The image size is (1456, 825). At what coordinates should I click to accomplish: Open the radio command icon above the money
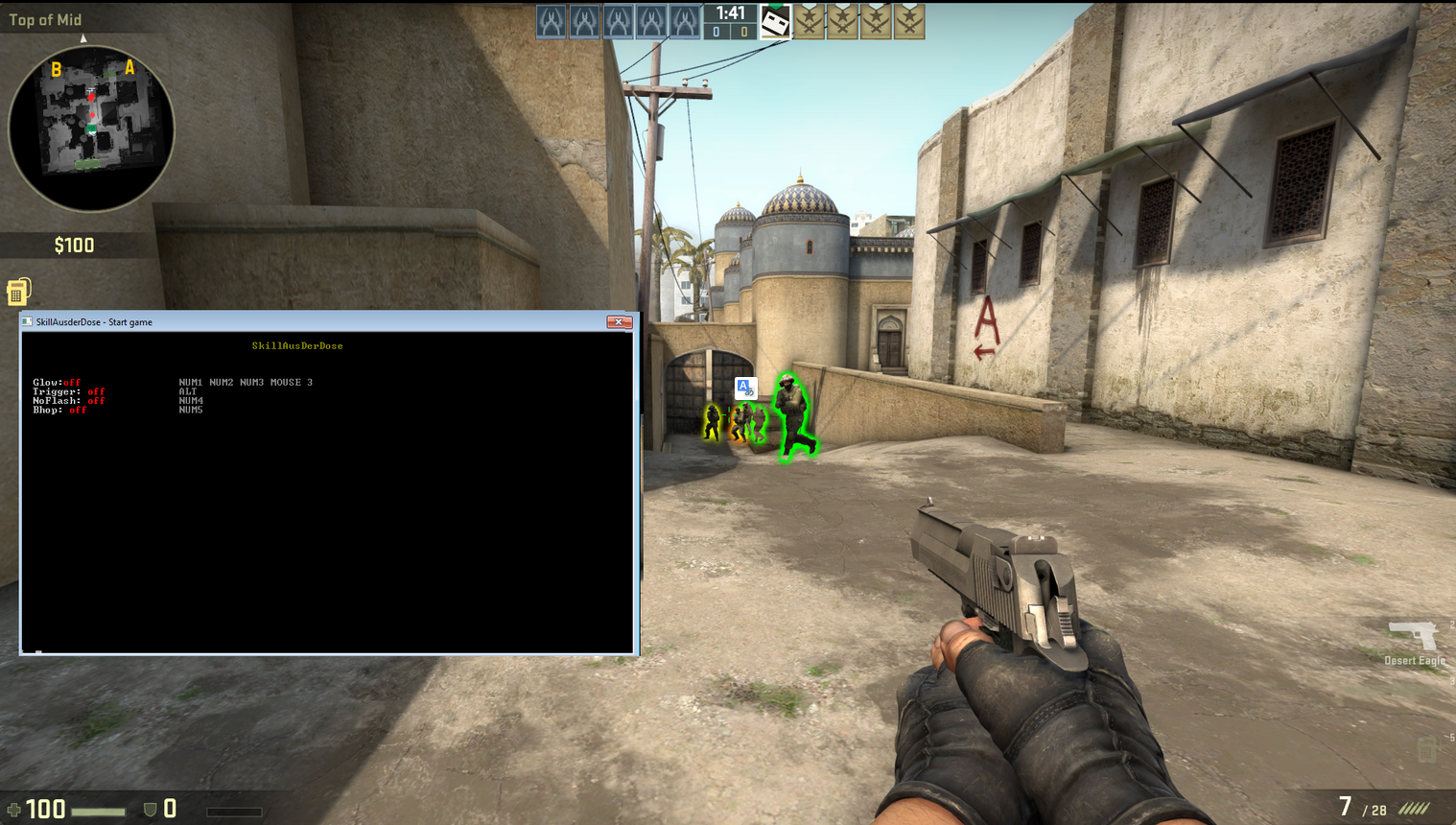pyautogui.click(x=17, y=290)
